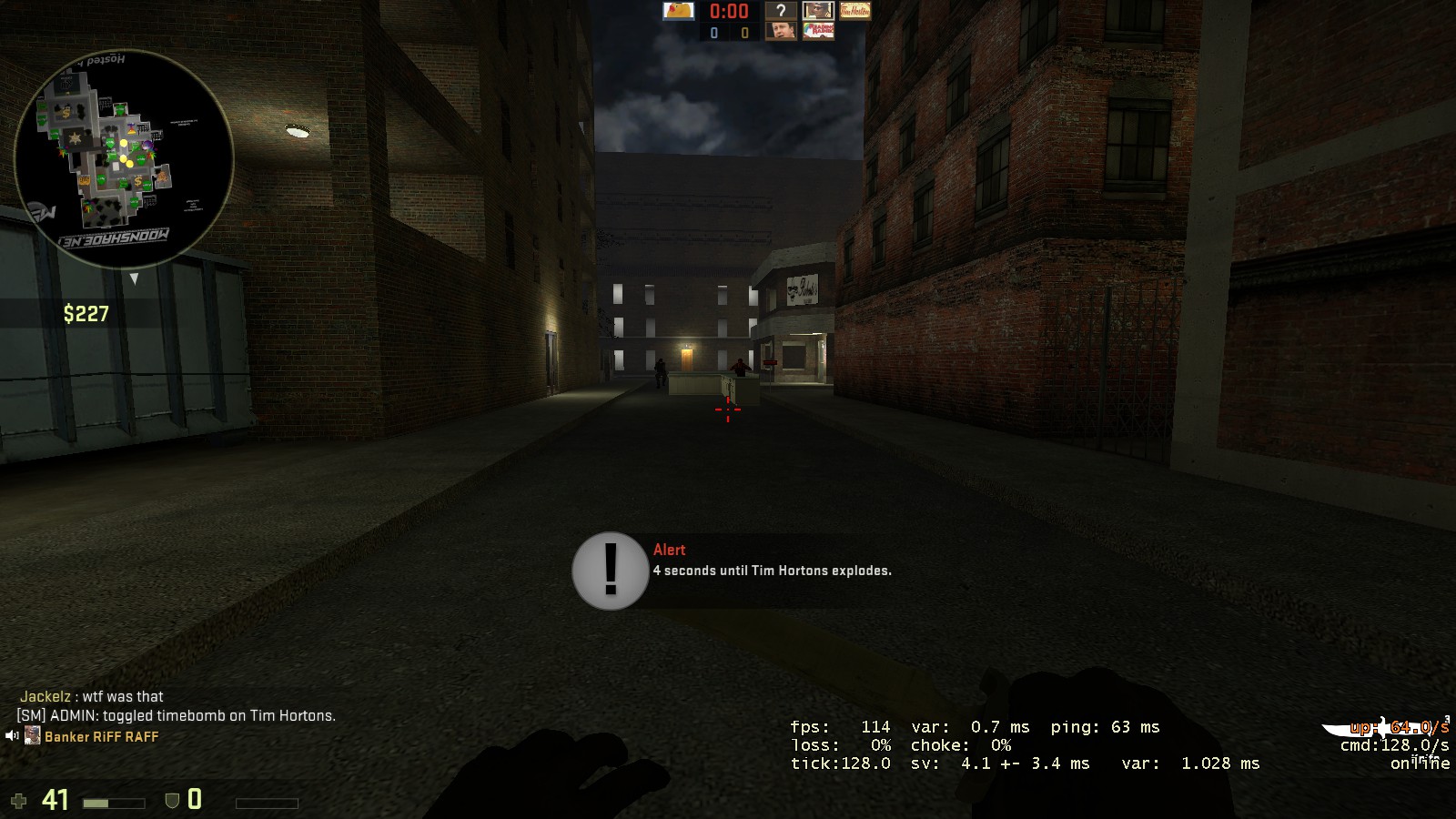The height and width of the screenshot is (819, 1456).
Task: Select the Tim Hortons player avatar
Action: tap(854, 11)
